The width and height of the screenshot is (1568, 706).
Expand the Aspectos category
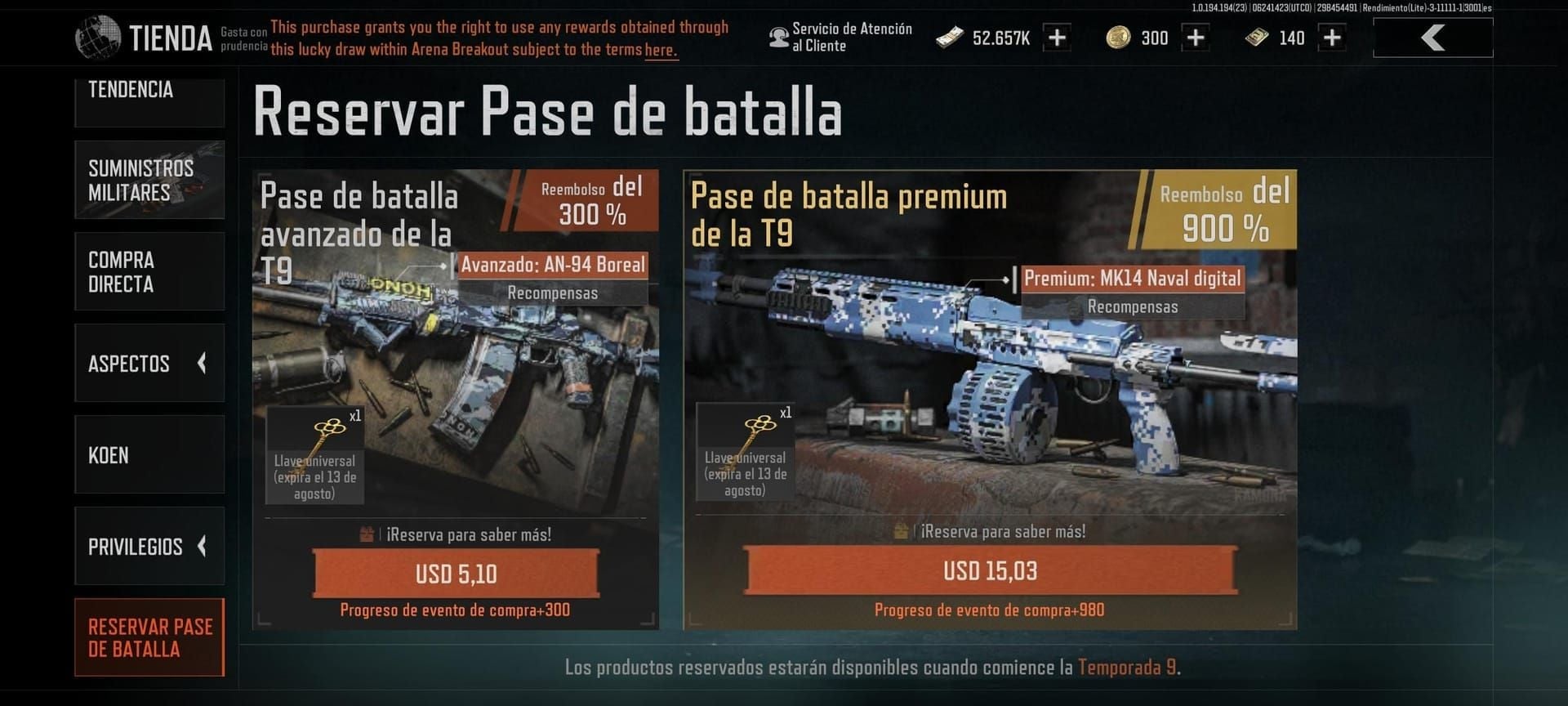149,363
